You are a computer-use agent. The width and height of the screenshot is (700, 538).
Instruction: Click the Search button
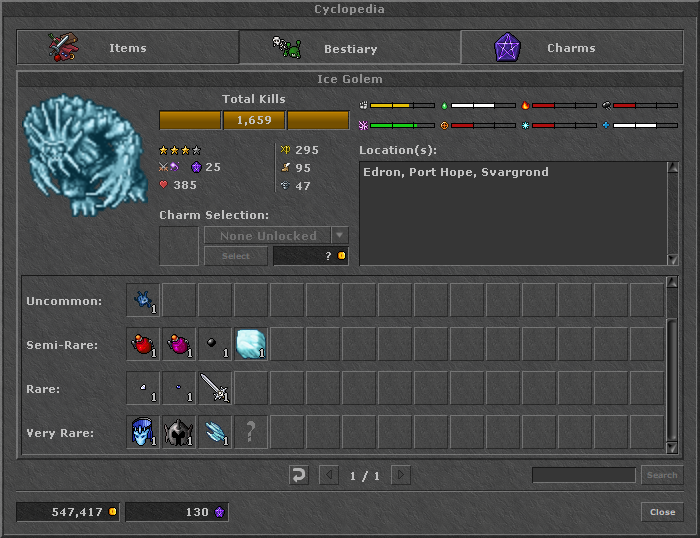(661, 475)
